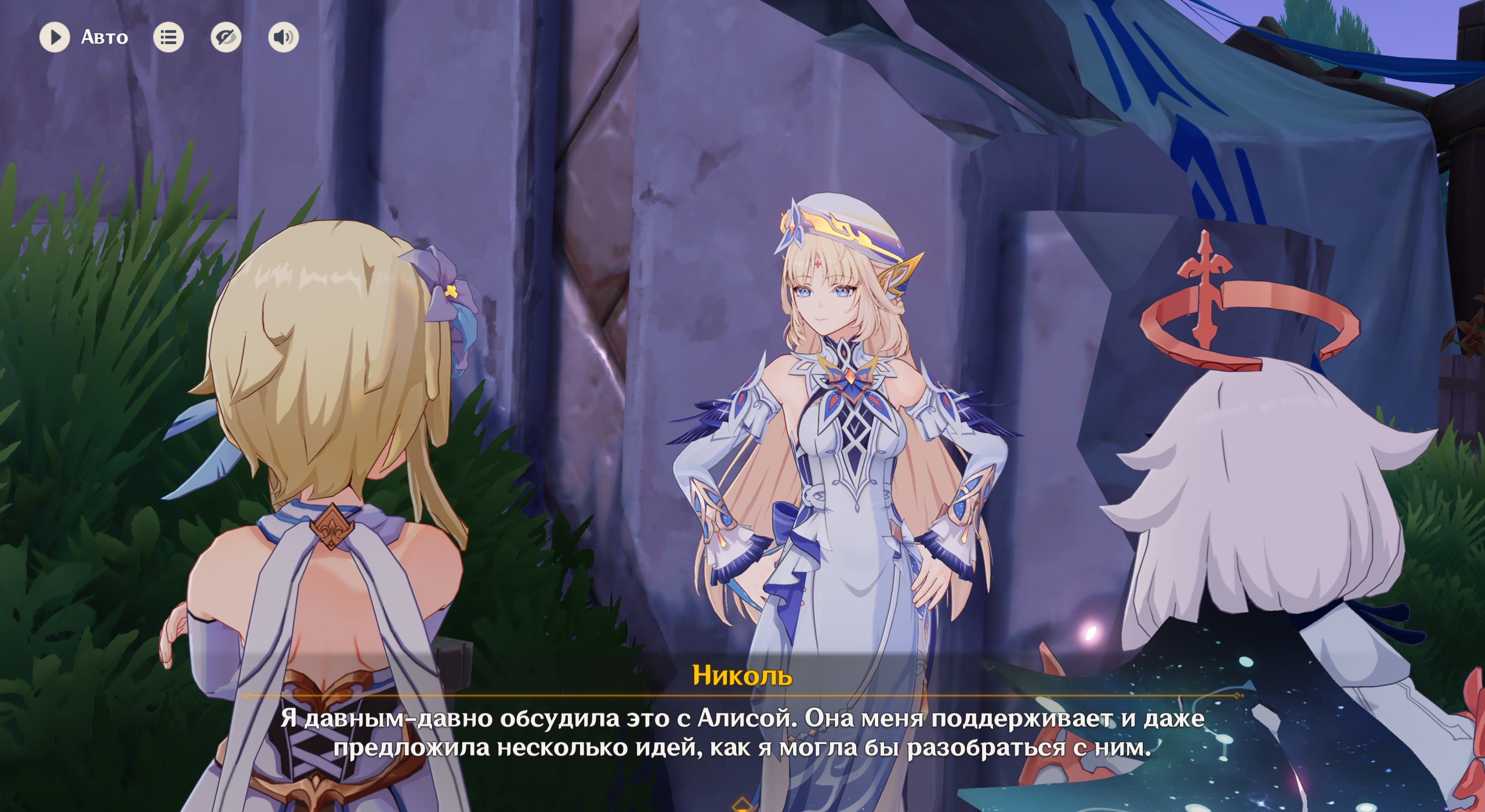Screen dimensions: 1485x812
Task: Open the dialogue history log
Action: click(168, 38)
